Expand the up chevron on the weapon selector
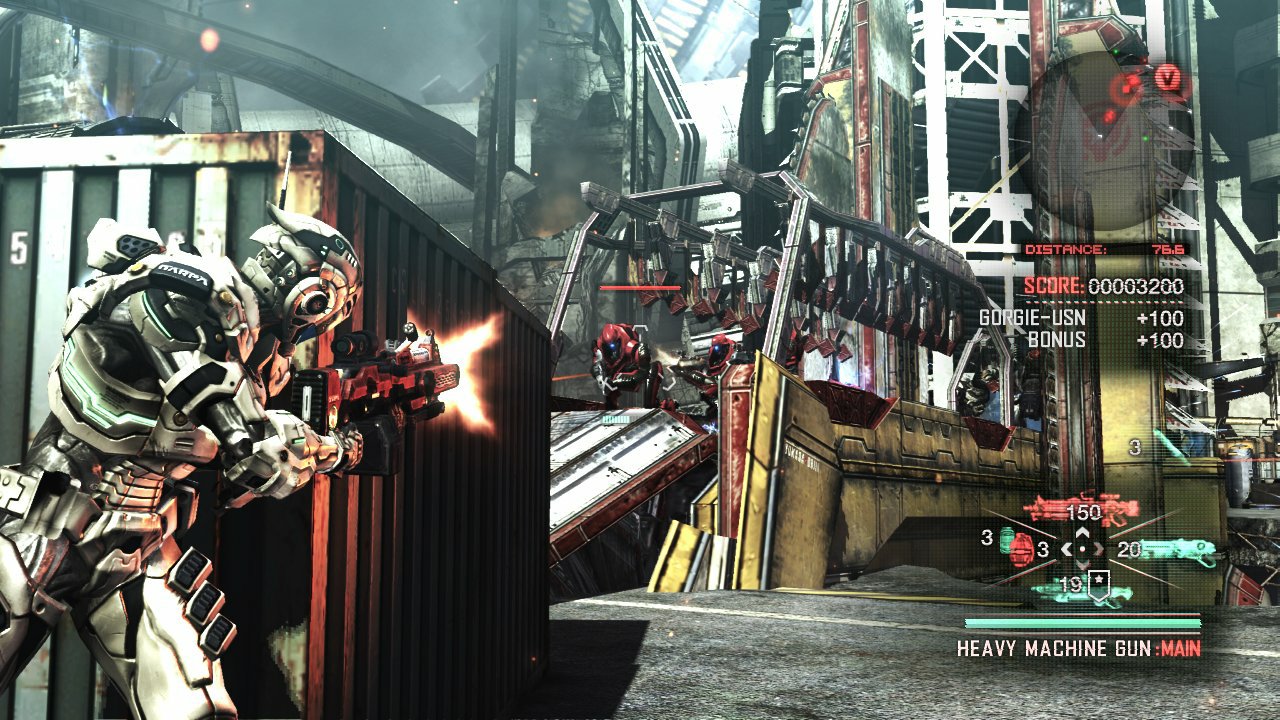 pyautogui.click(x=1082, y=532)
